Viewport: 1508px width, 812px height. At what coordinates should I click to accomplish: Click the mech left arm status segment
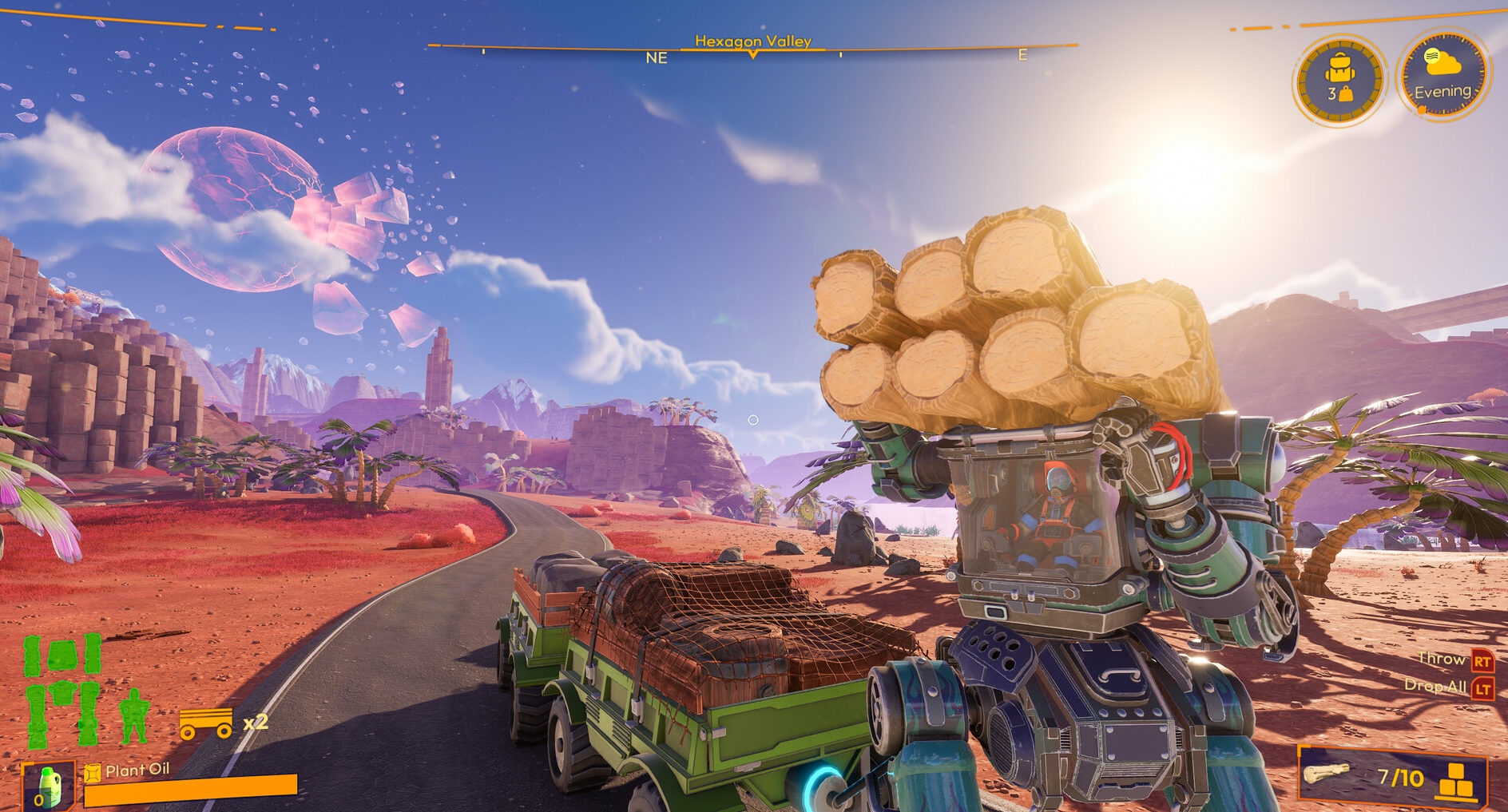coord(31,655)
